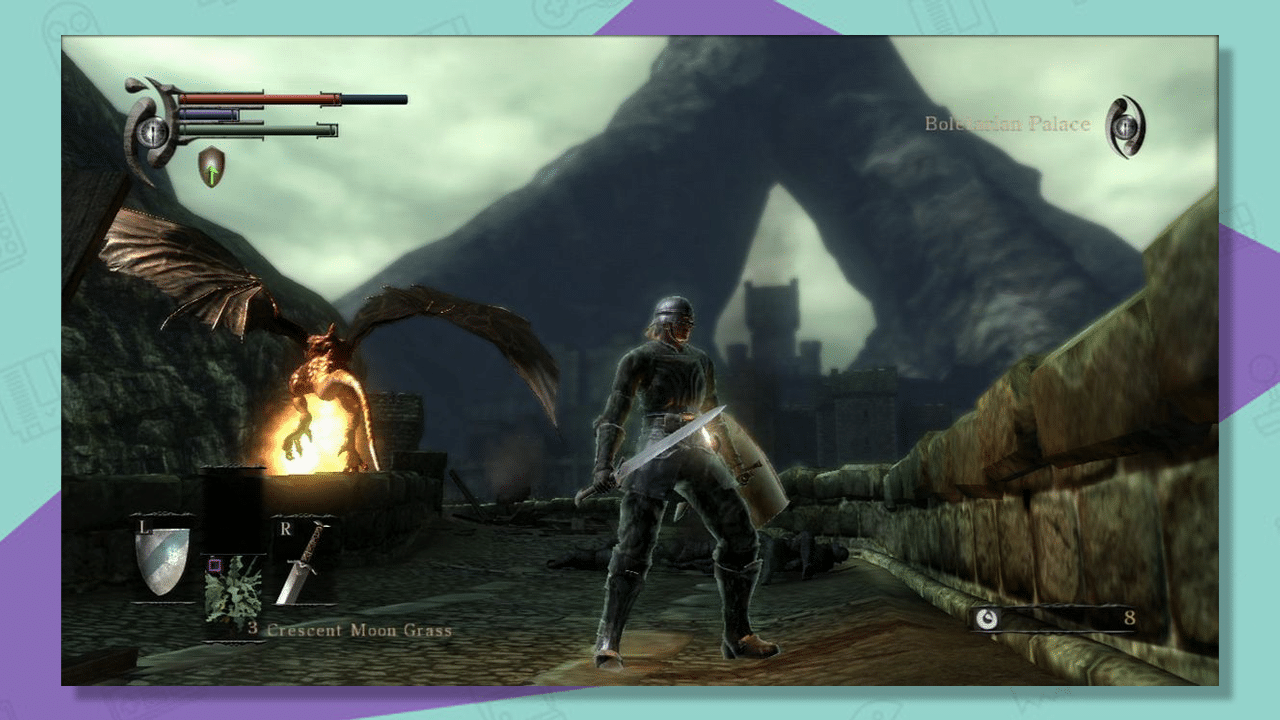Click the Crescent Moon Grass text label
The image size is (1280, 720).
[357, 629]
